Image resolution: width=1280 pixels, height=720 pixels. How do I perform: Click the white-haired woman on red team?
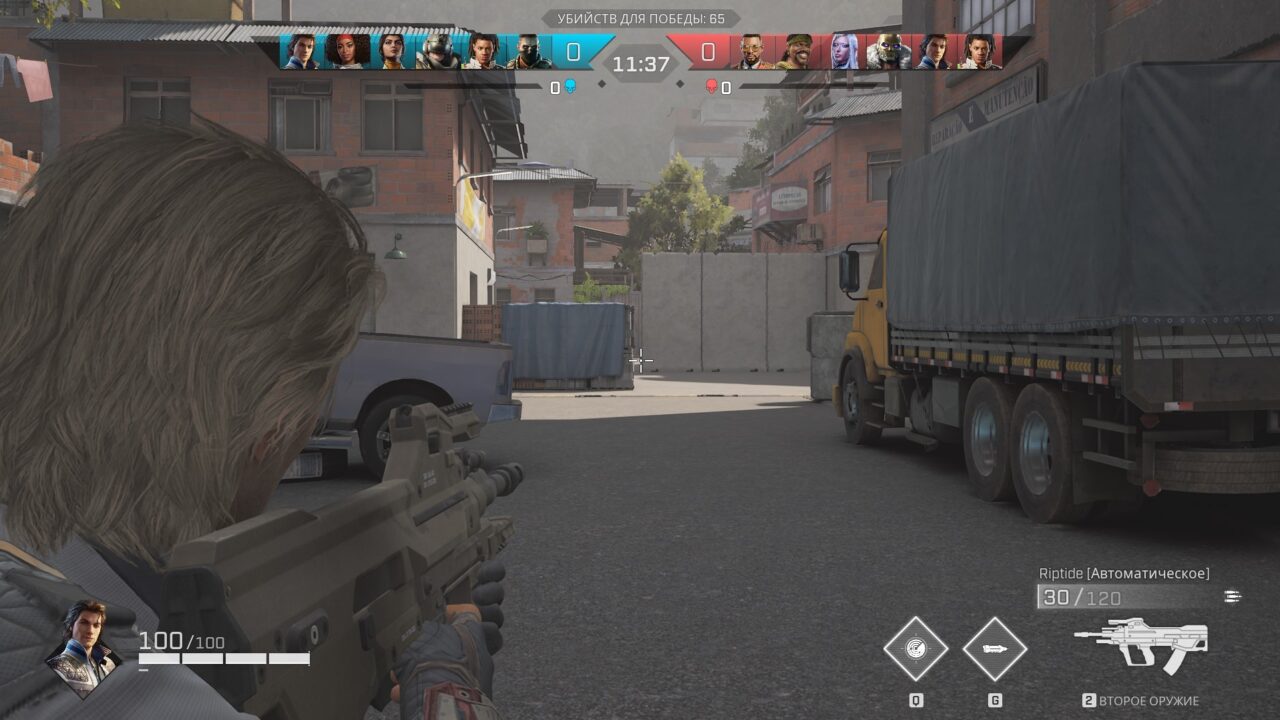[843, 51]
